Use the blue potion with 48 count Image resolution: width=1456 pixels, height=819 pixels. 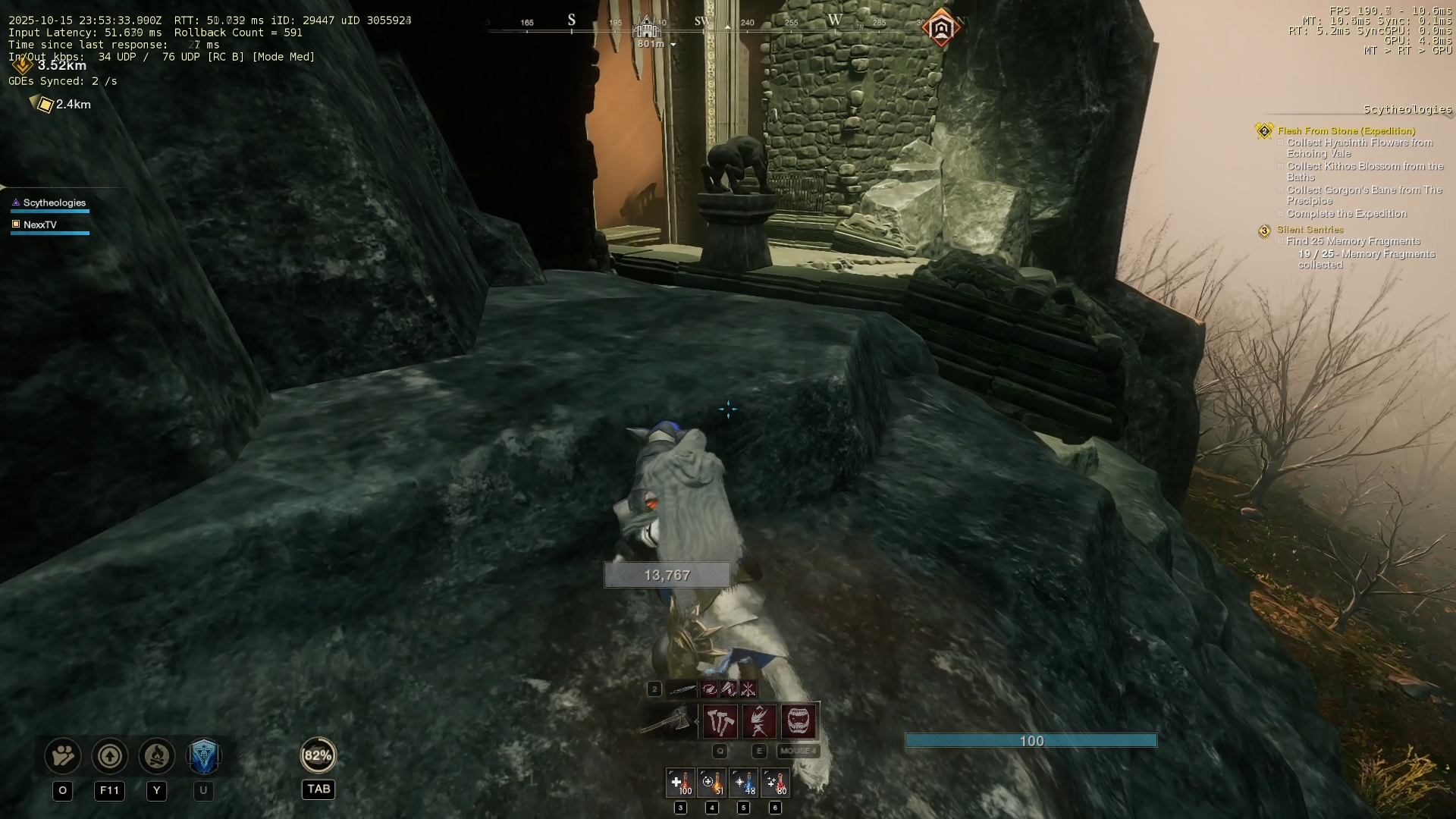(x=744, y=783)
